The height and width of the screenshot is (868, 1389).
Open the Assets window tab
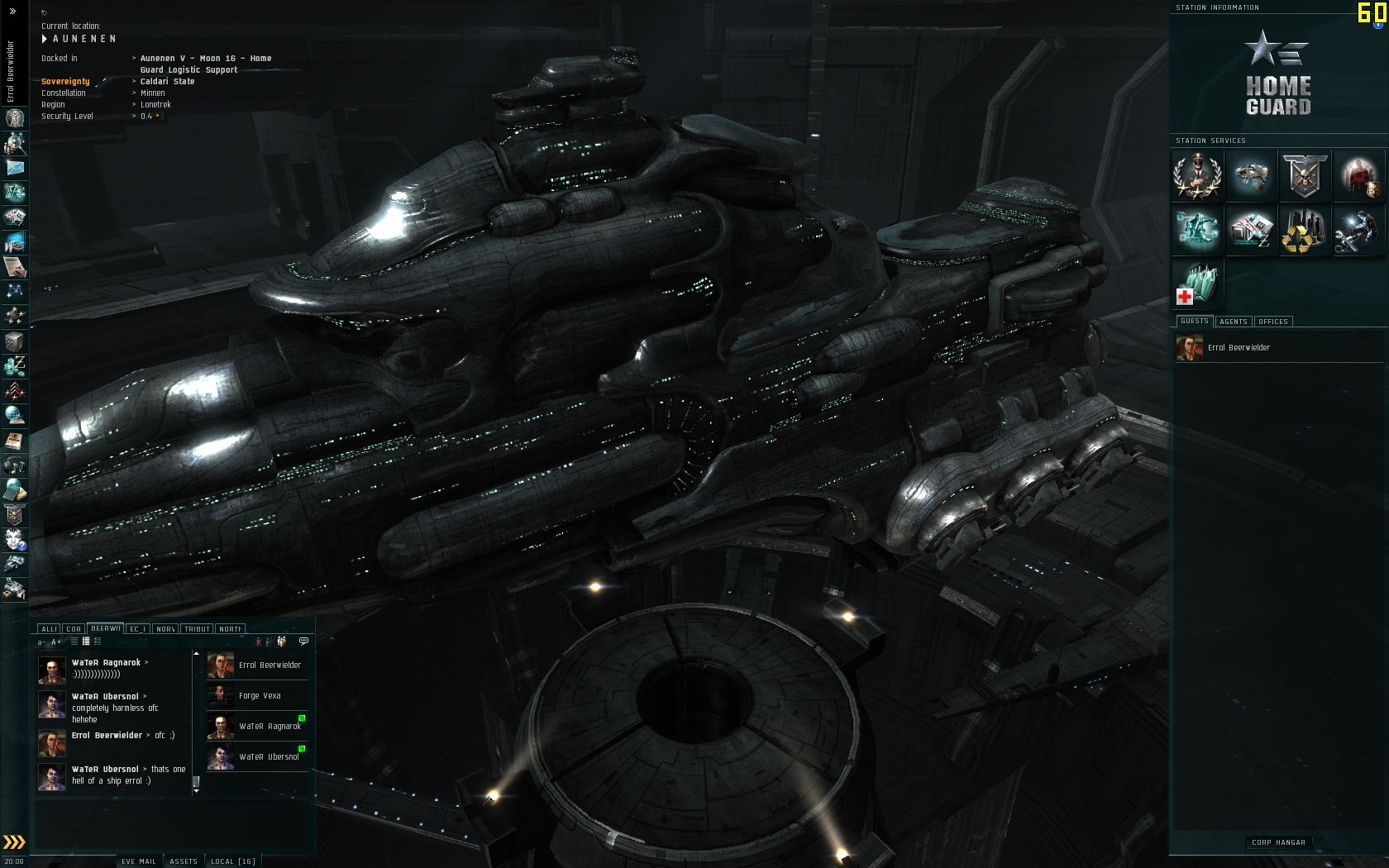point(184,861)
